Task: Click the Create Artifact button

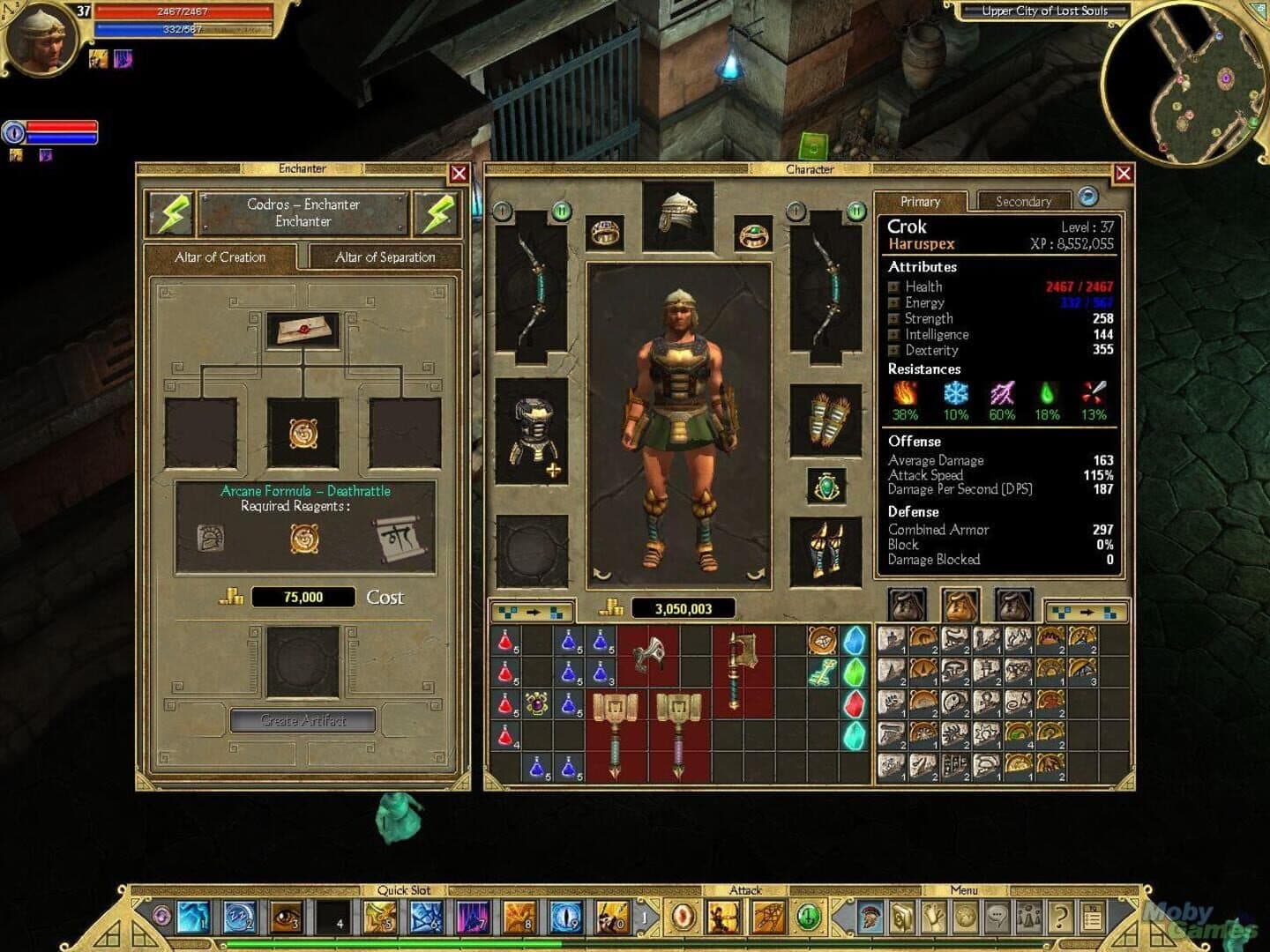Action: (303, 719)
